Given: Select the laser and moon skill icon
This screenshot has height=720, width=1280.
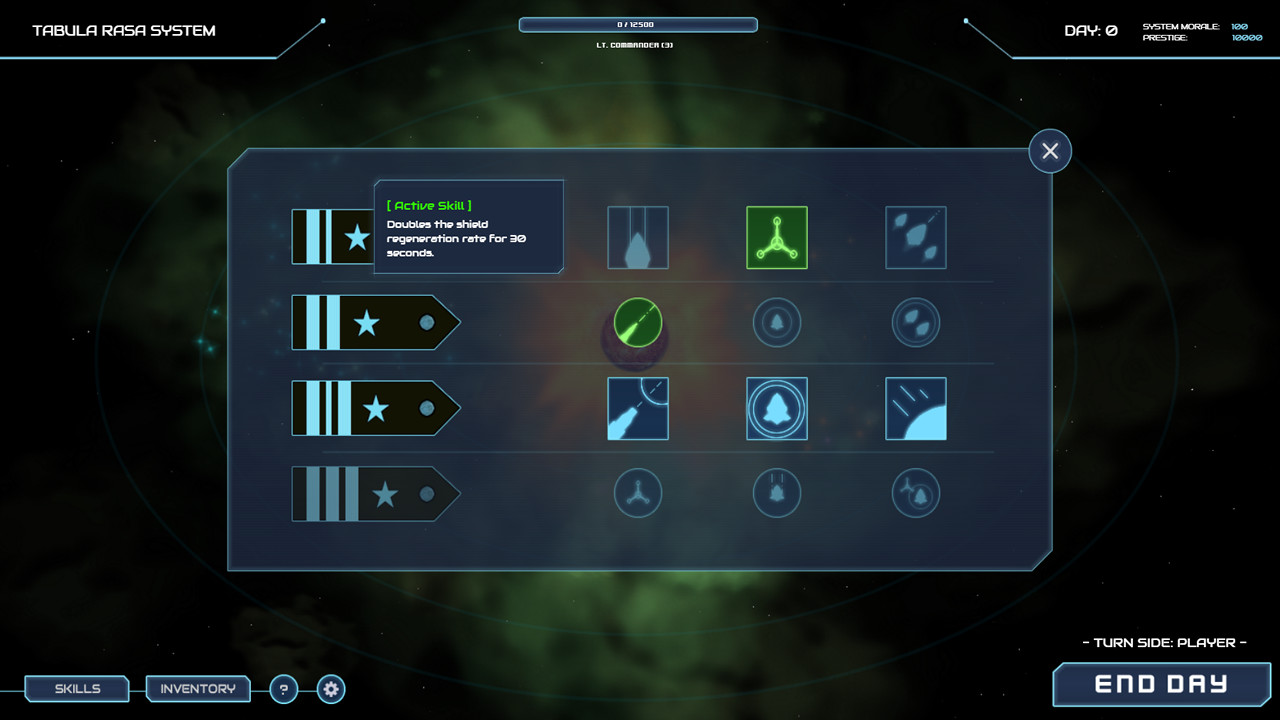Looking at the screenshot, I should [x=637, y=408].
